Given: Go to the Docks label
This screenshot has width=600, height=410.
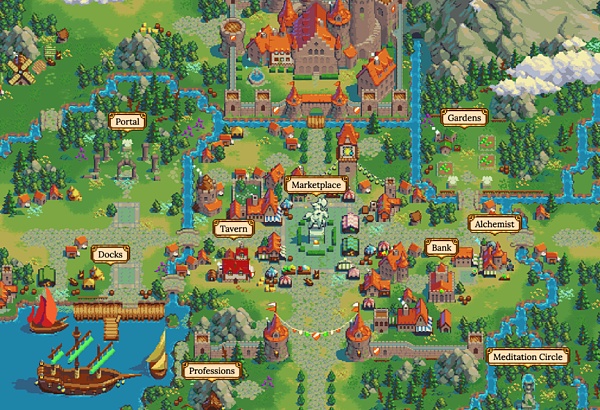Looking at the screenshot, I should pos(110,255).
